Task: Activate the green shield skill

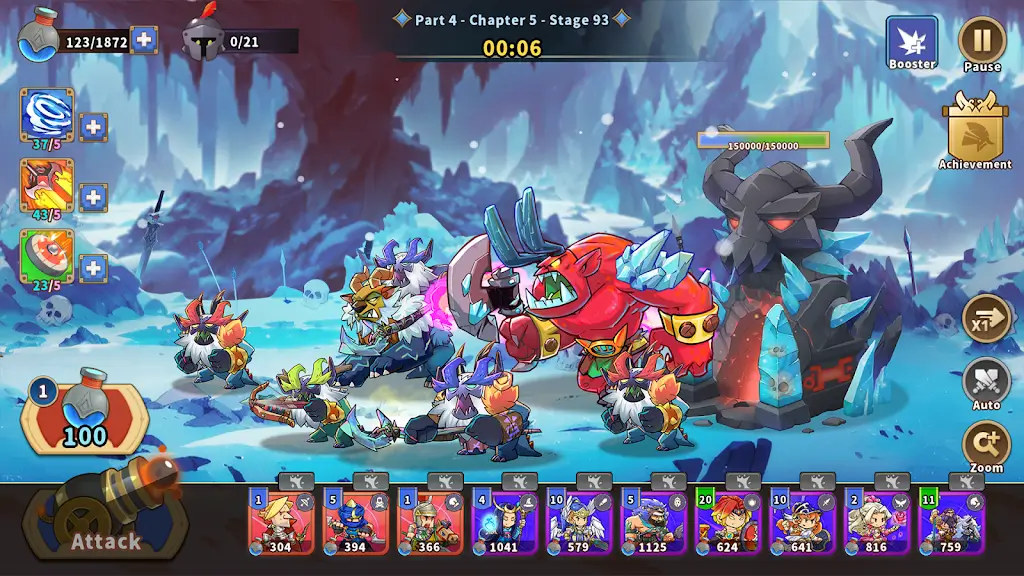Action: pos(47,255)
